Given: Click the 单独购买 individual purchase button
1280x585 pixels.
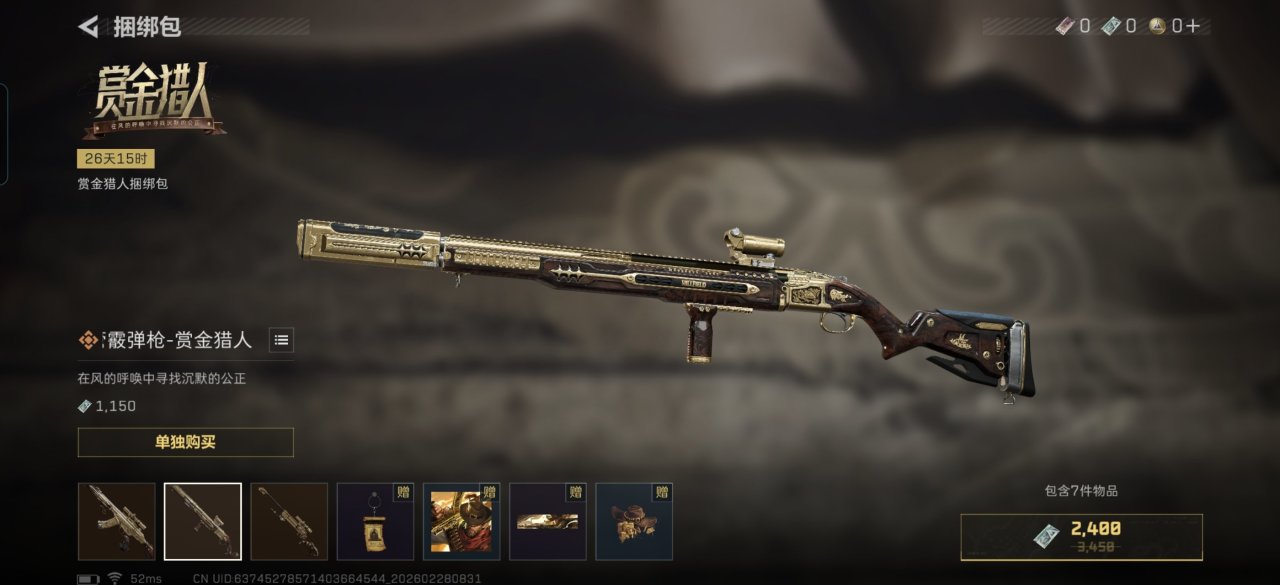Looking at the screenshot, I should (x=185, y=442).
